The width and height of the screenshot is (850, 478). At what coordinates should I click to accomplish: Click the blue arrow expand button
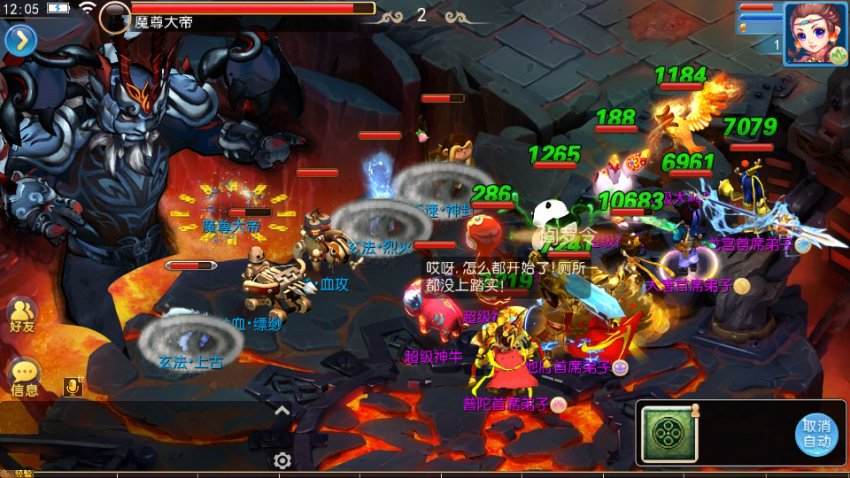20,39
